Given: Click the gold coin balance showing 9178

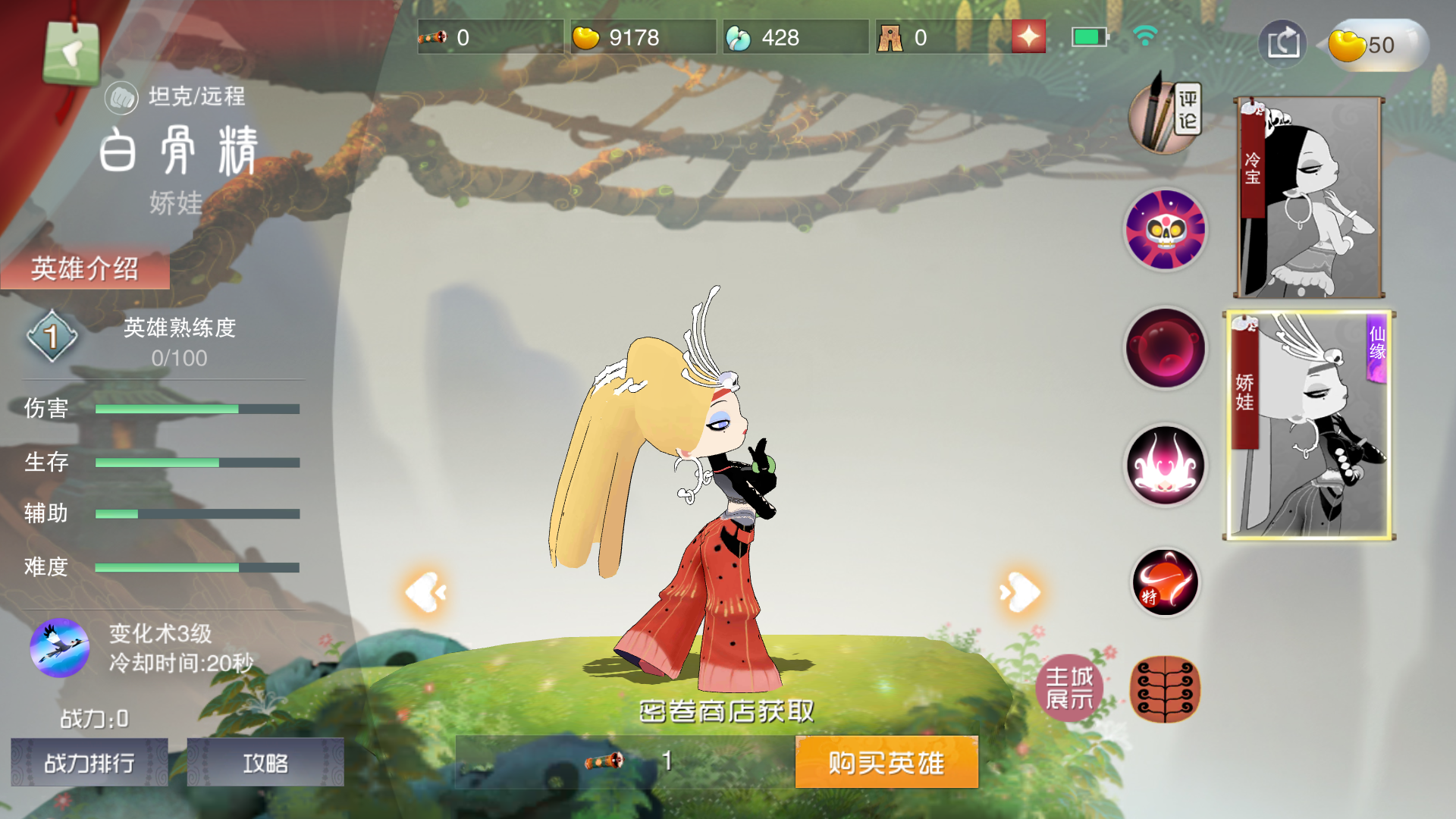Looking at the screenshot, I should click(641, 35).
